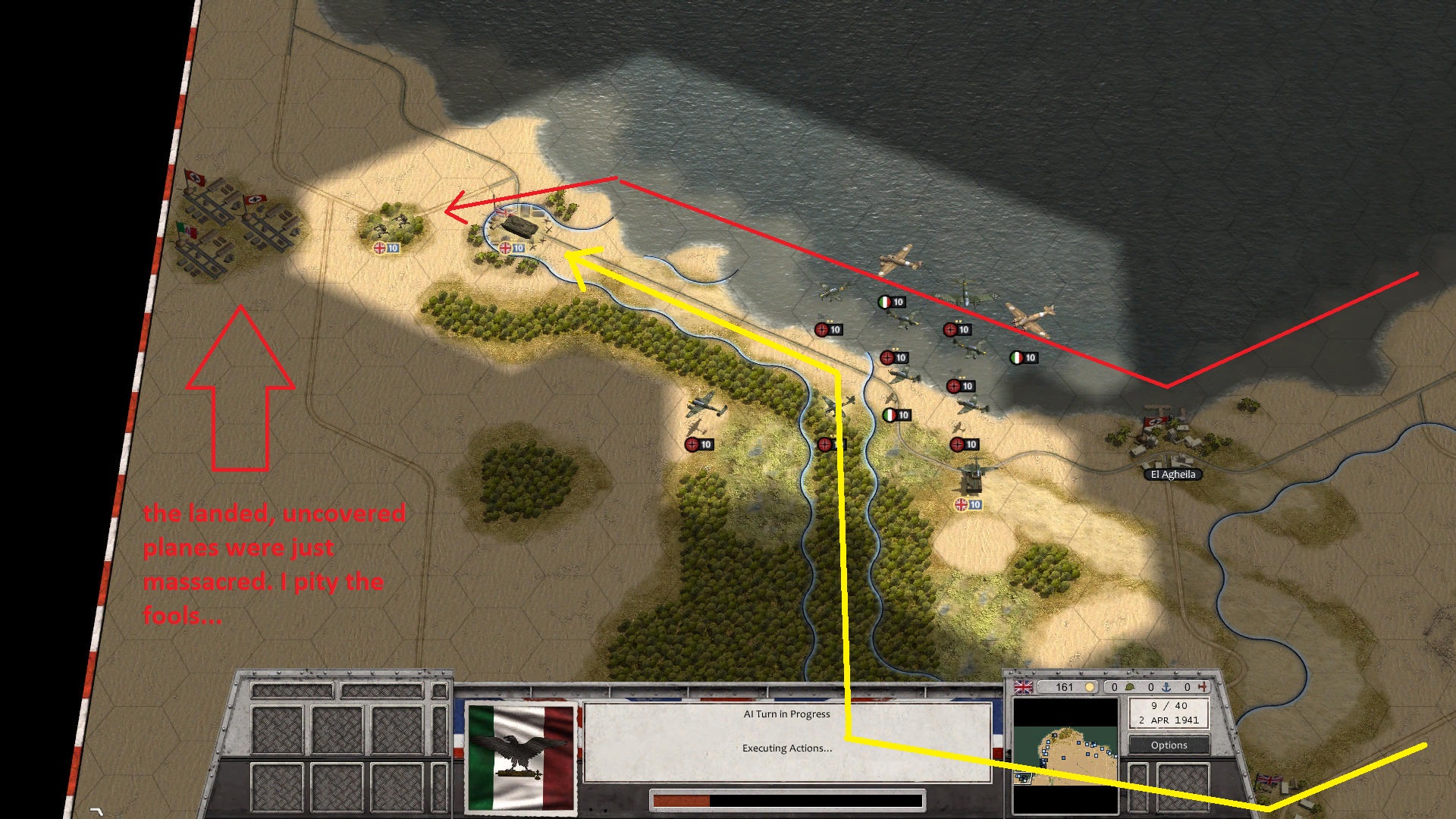Click the turn counter showing 9 / 40

tap(1168, 705)
